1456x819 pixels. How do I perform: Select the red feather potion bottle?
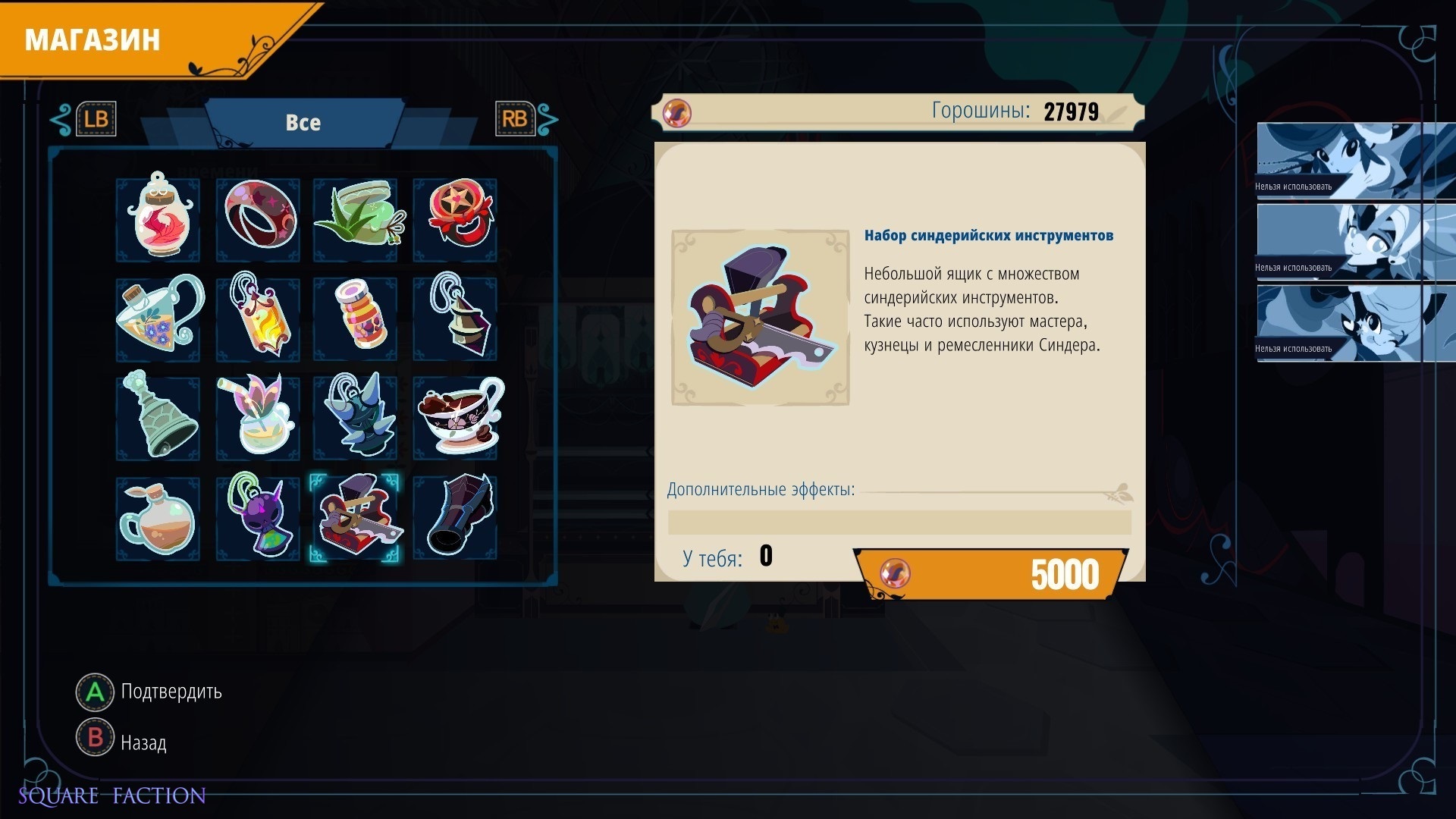[x=158, y=218]
